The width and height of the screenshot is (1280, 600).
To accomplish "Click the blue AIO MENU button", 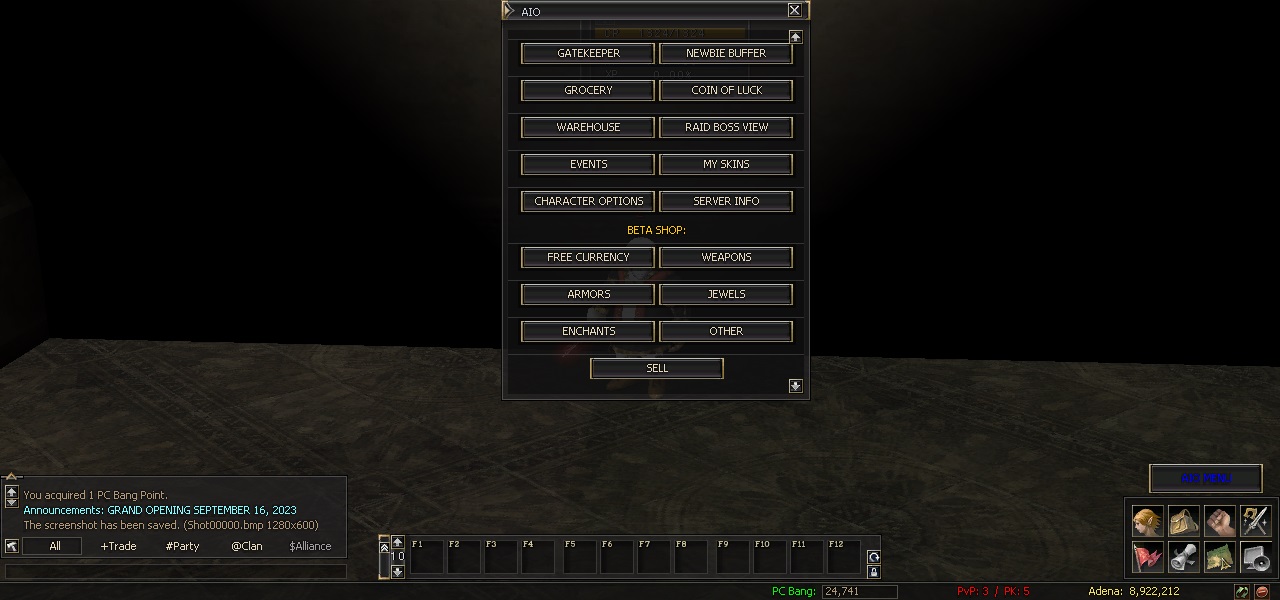I will (x=1205, y=478).
